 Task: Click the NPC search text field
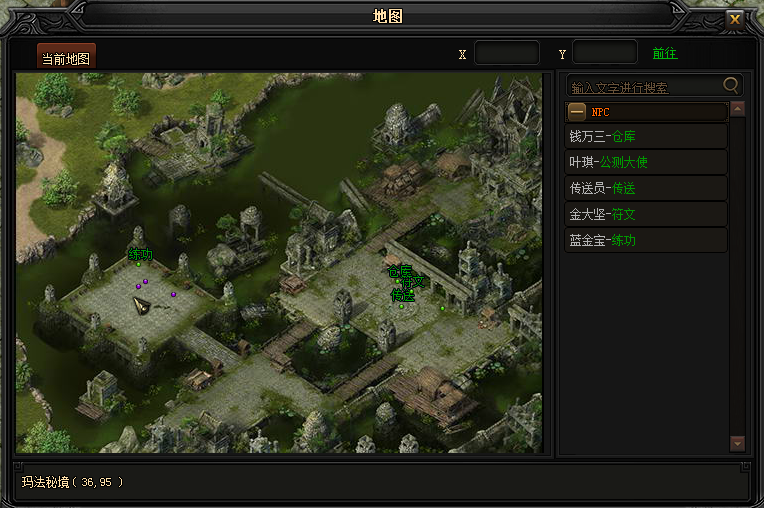click(x=643, y=87)
